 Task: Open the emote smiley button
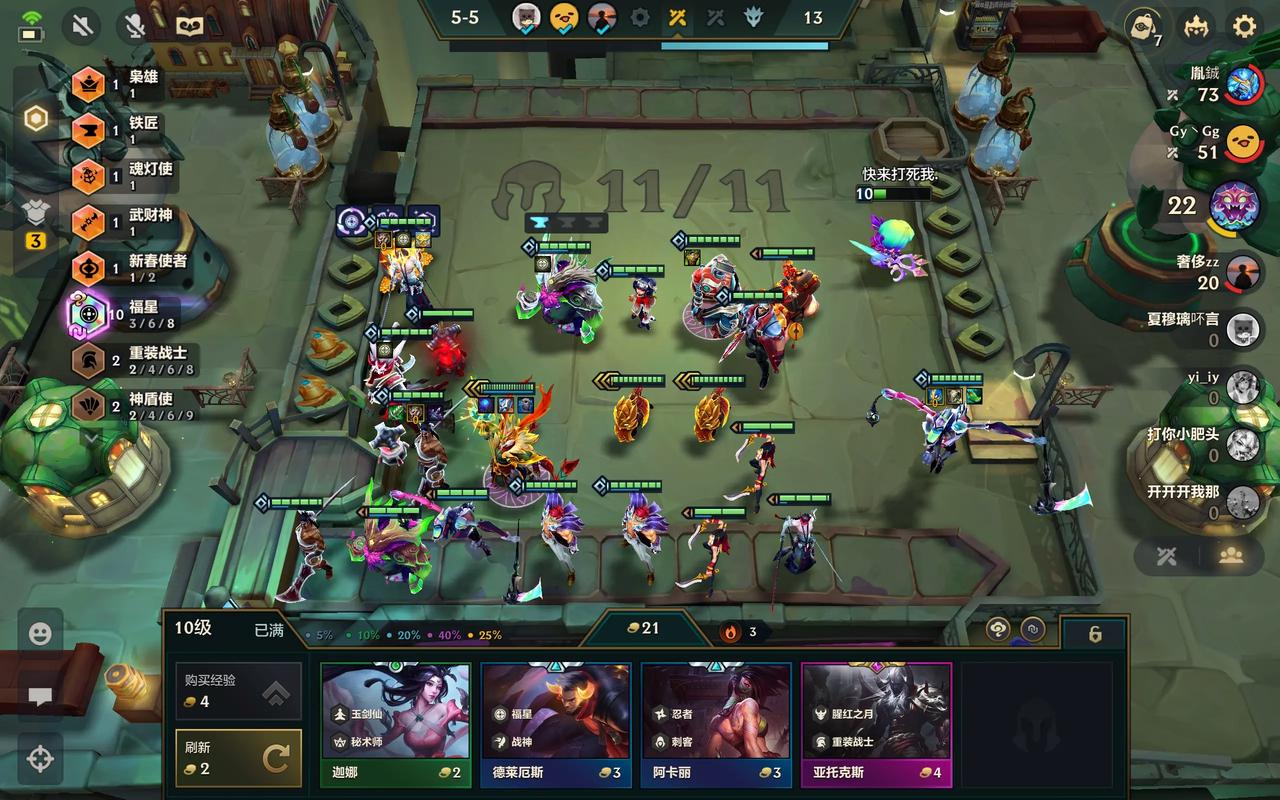(x=40, y=633)
